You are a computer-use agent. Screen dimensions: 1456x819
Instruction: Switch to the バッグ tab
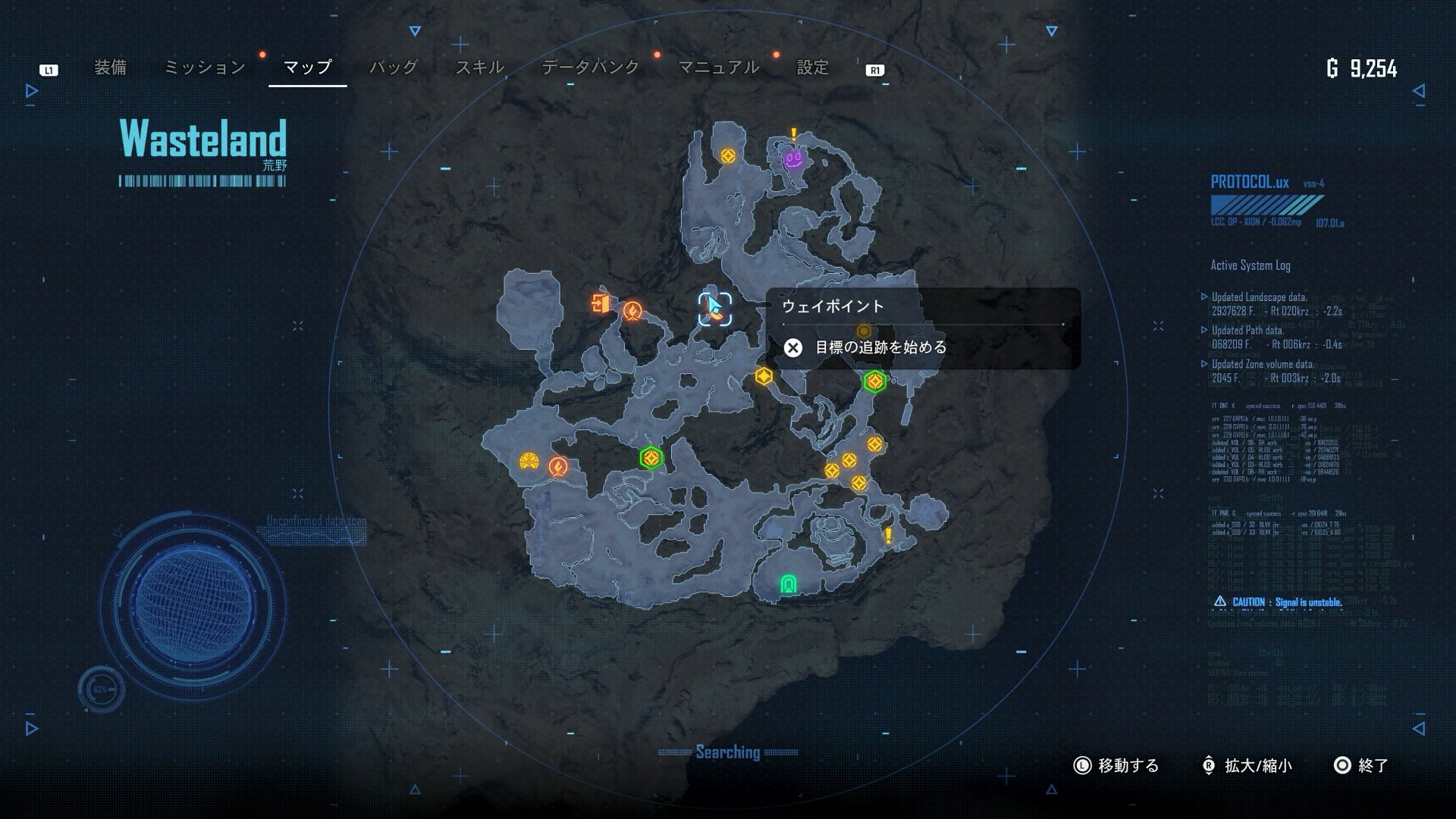[x=393, y=67]
